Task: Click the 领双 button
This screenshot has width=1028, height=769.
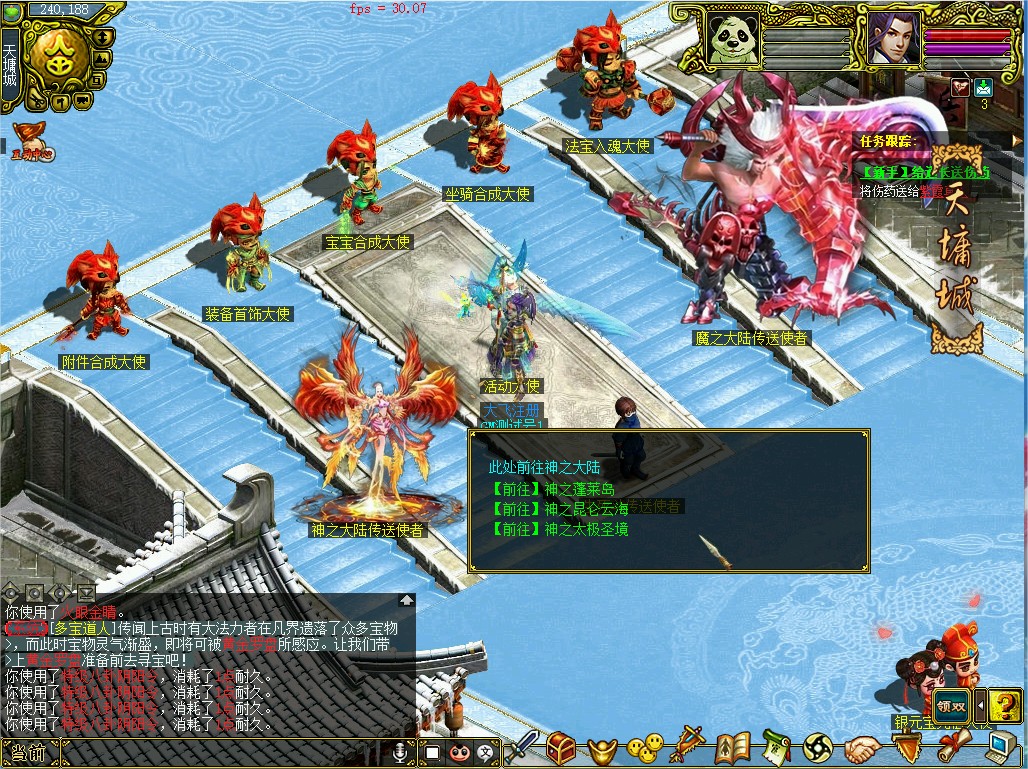Action: (951, 703)
